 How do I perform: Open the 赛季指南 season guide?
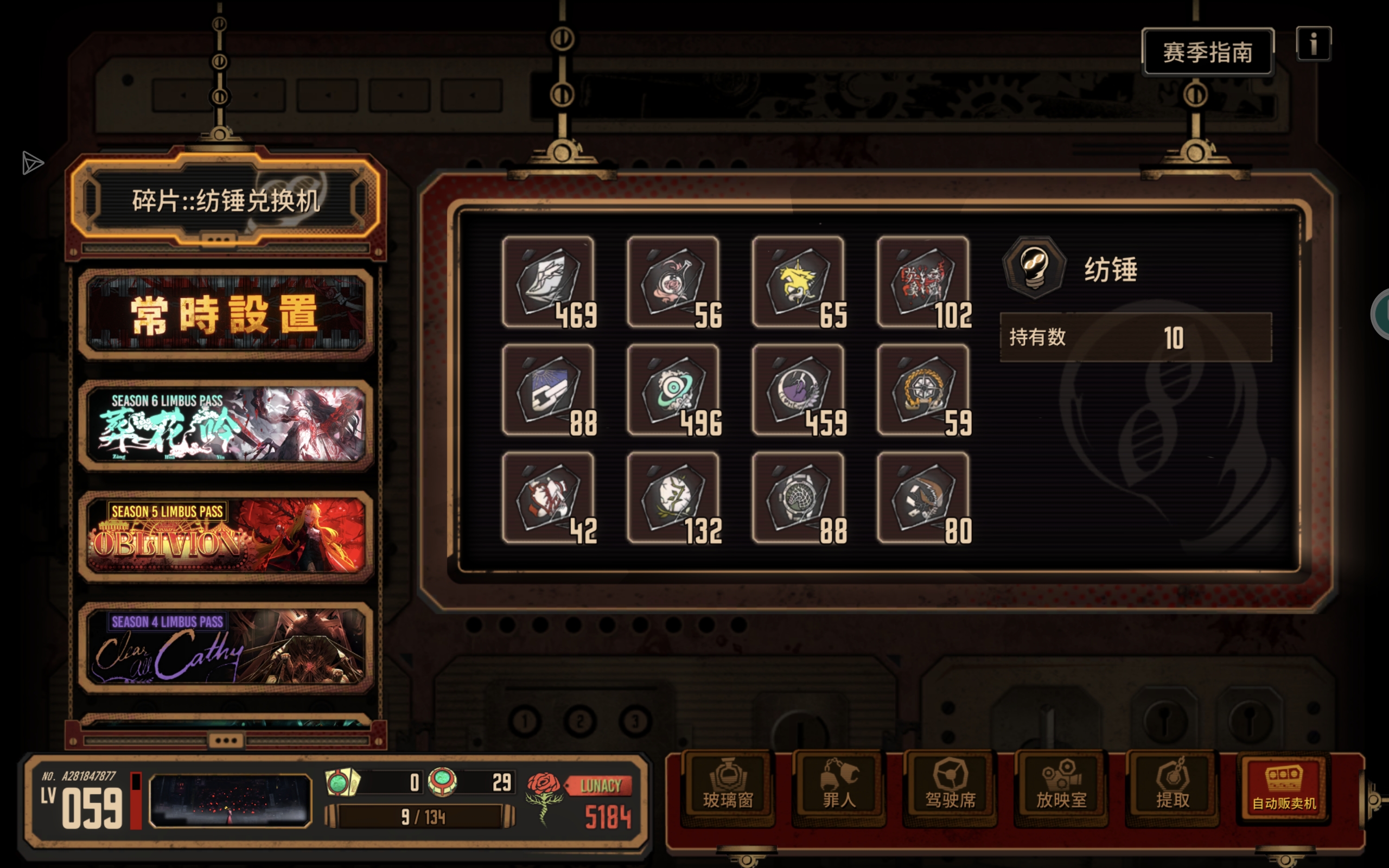tap(1207, 52)
